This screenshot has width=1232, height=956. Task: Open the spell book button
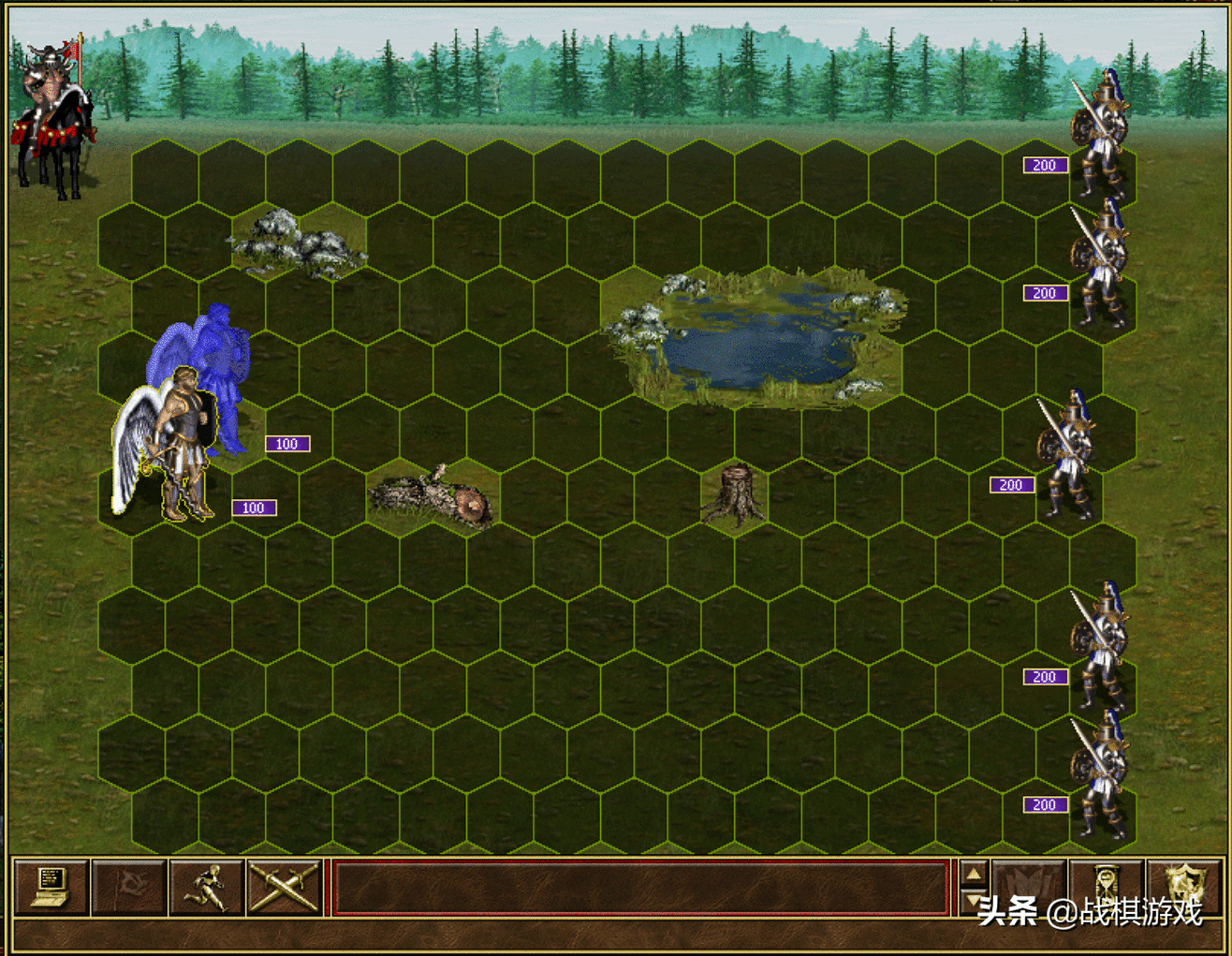[1028, 887]
